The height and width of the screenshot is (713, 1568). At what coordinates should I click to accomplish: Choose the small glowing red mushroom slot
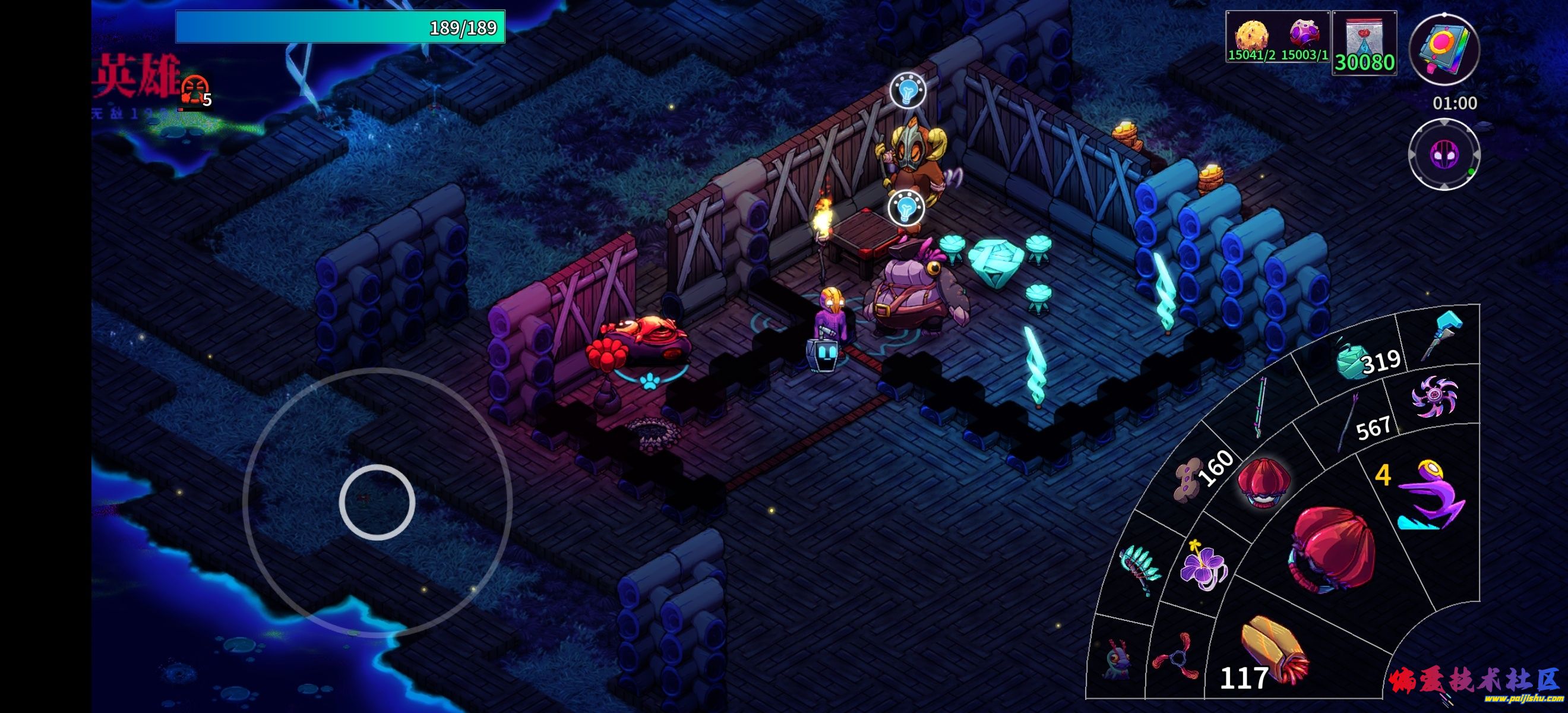click(x=1263, y=482)
